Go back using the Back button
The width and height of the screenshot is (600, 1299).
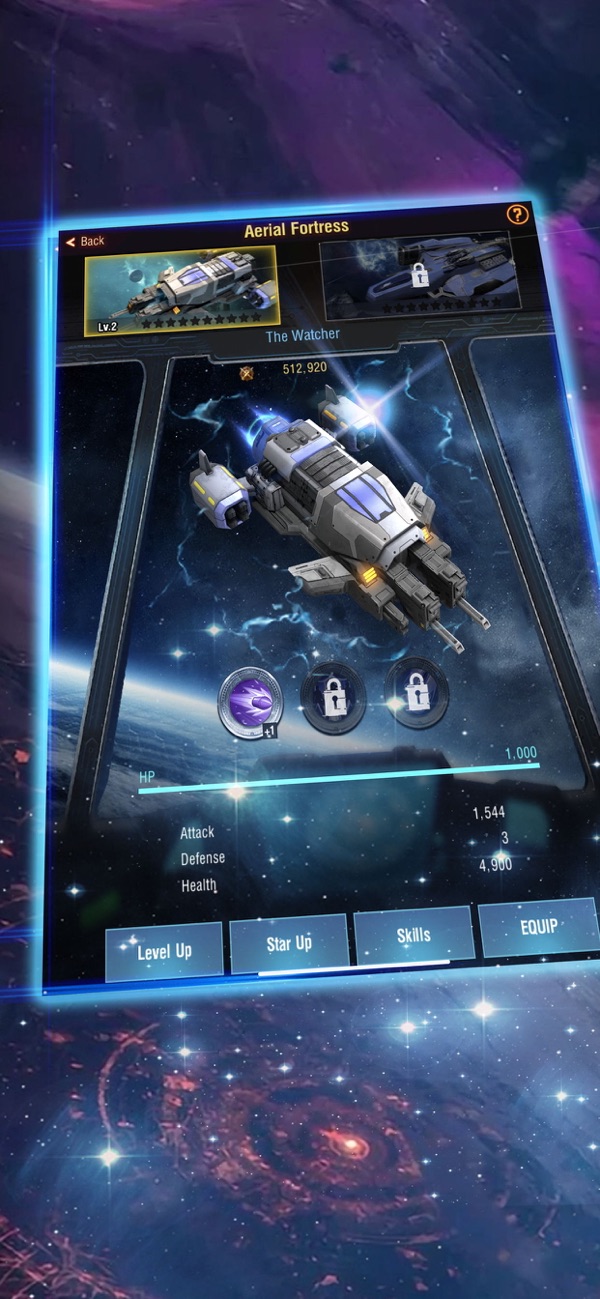pos(85,241)
